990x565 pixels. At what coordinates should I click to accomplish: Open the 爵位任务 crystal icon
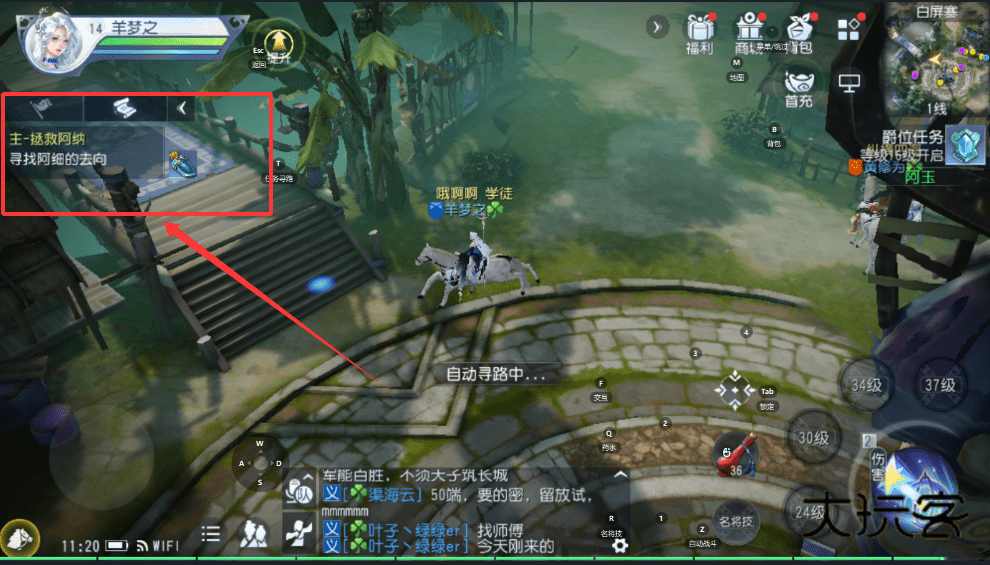tap(964, 145)
